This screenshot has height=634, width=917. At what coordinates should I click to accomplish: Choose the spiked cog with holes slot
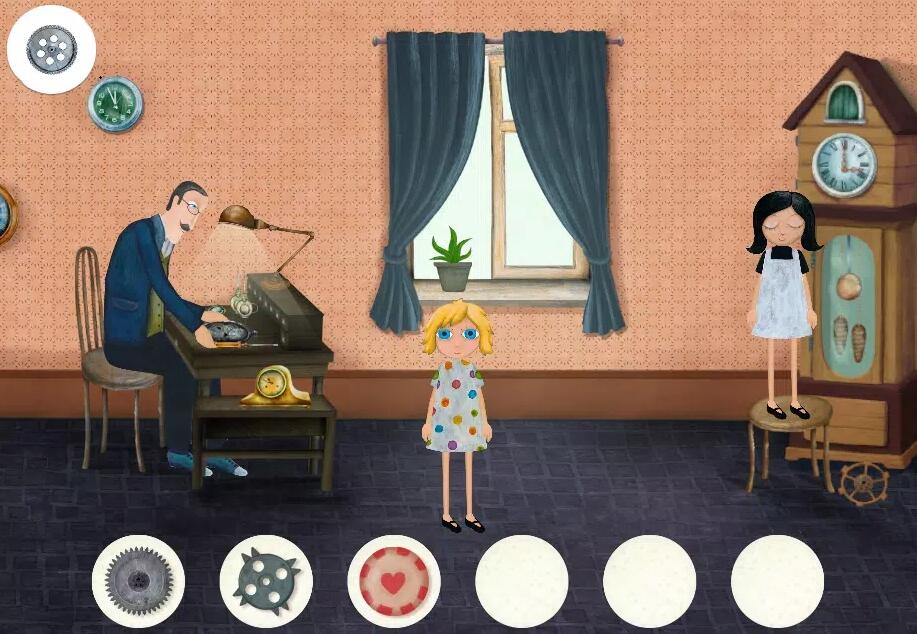266,581
